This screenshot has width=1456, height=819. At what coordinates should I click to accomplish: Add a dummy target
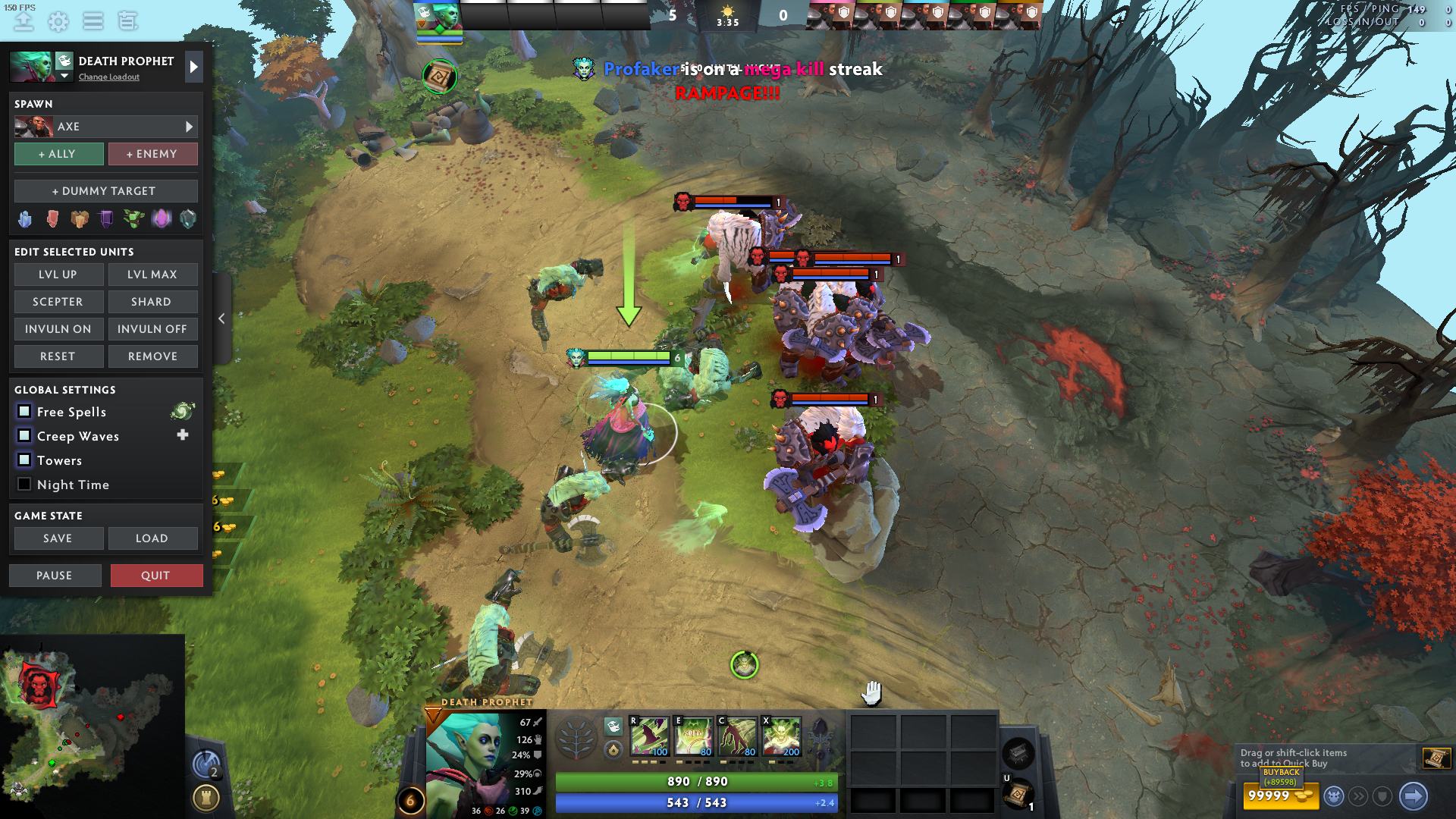(105, 191)
